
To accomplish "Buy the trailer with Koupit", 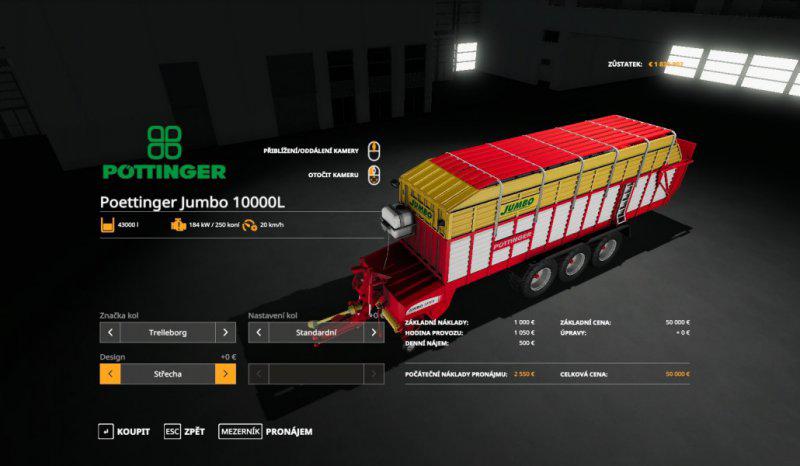I will pyautogui.click(x=124, y=431).
